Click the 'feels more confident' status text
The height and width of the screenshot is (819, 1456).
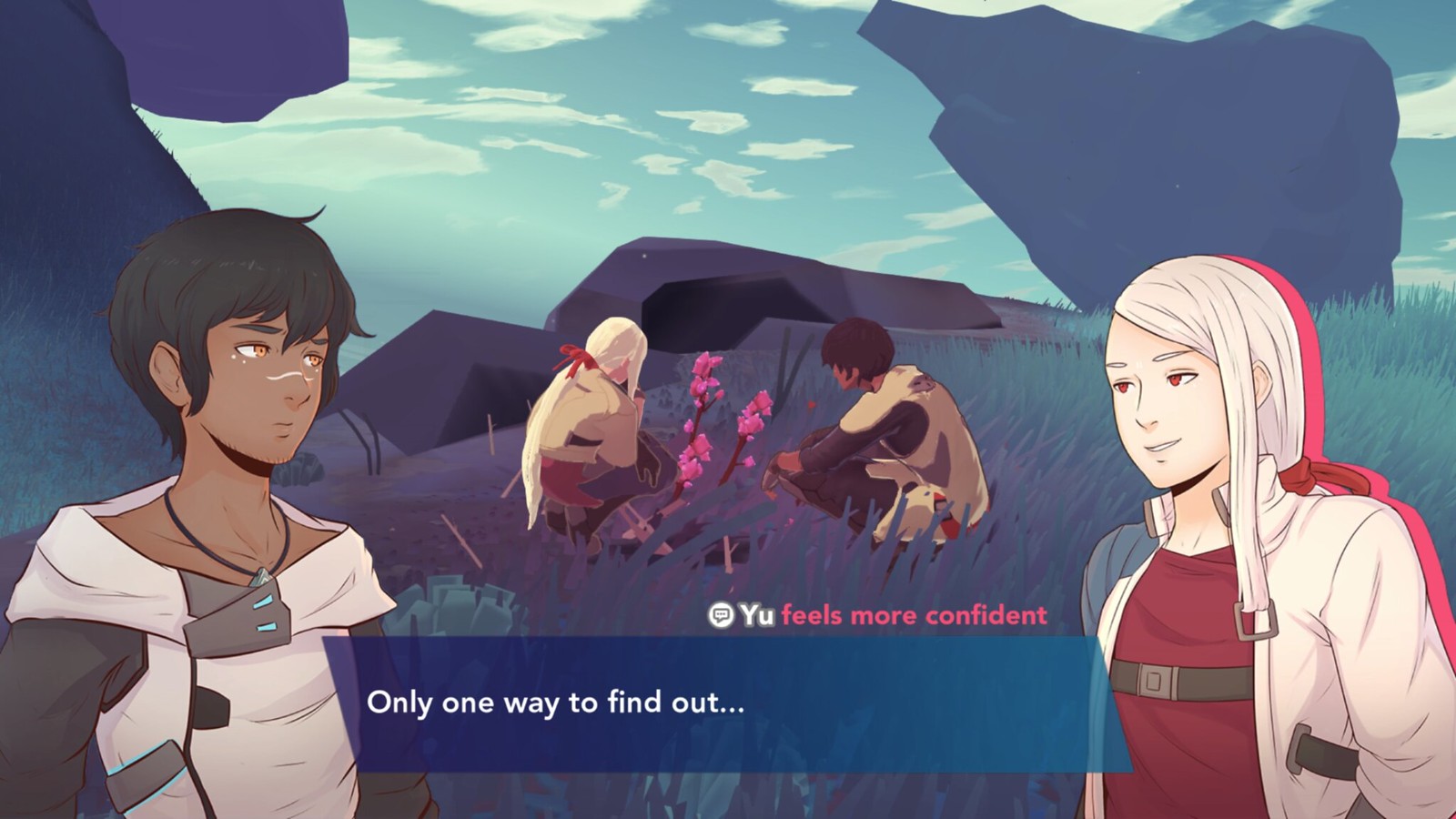tap(915, 616)
